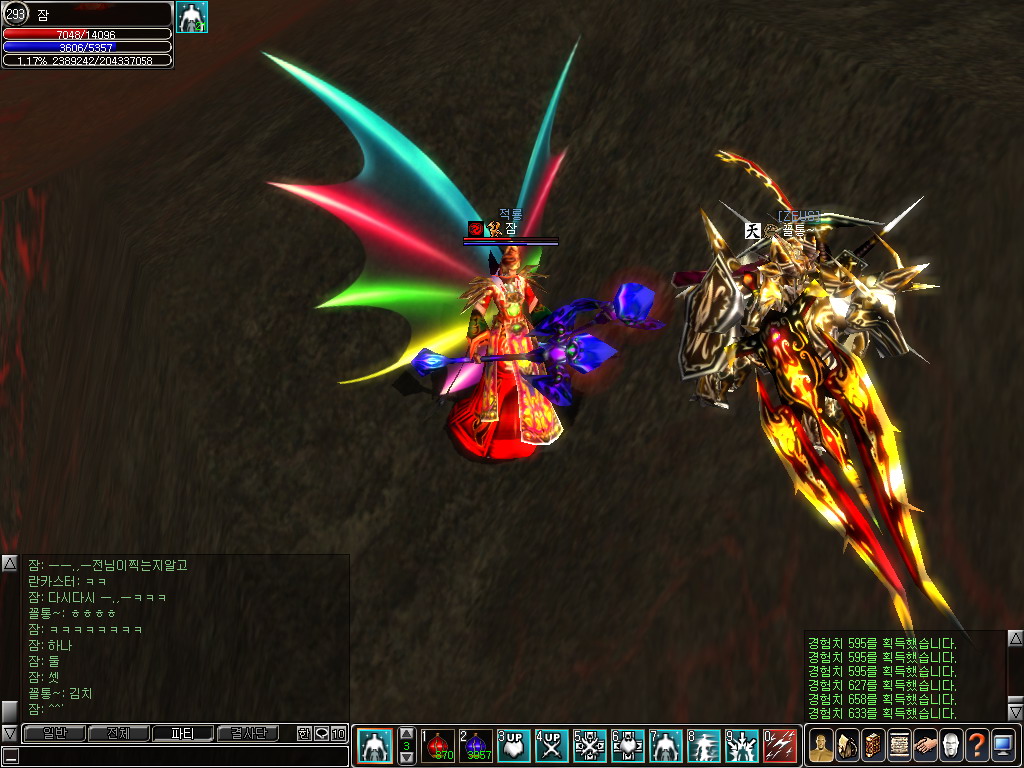This screenshot has width=1024, height=768.
Task: Switch chat to the 일반 channel
Action: point(55,734)
